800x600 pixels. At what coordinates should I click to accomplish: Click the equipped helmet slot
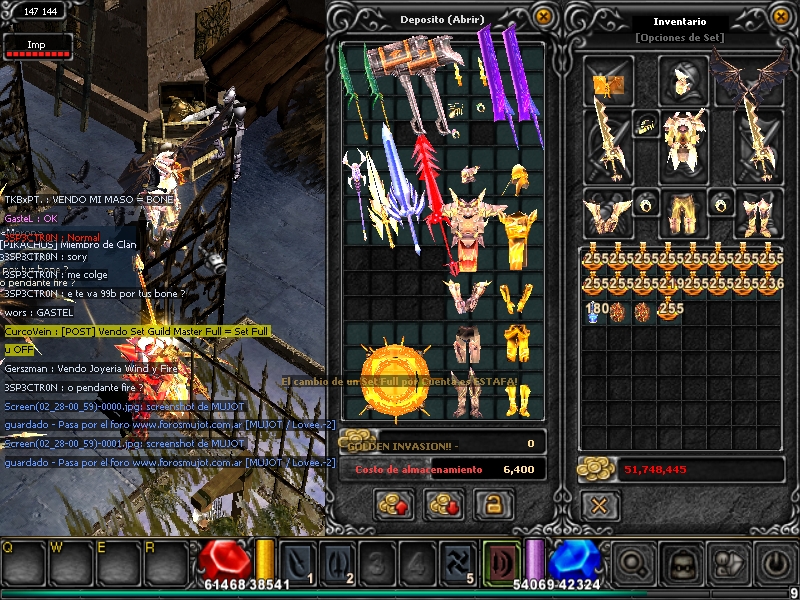click(683, 78)
